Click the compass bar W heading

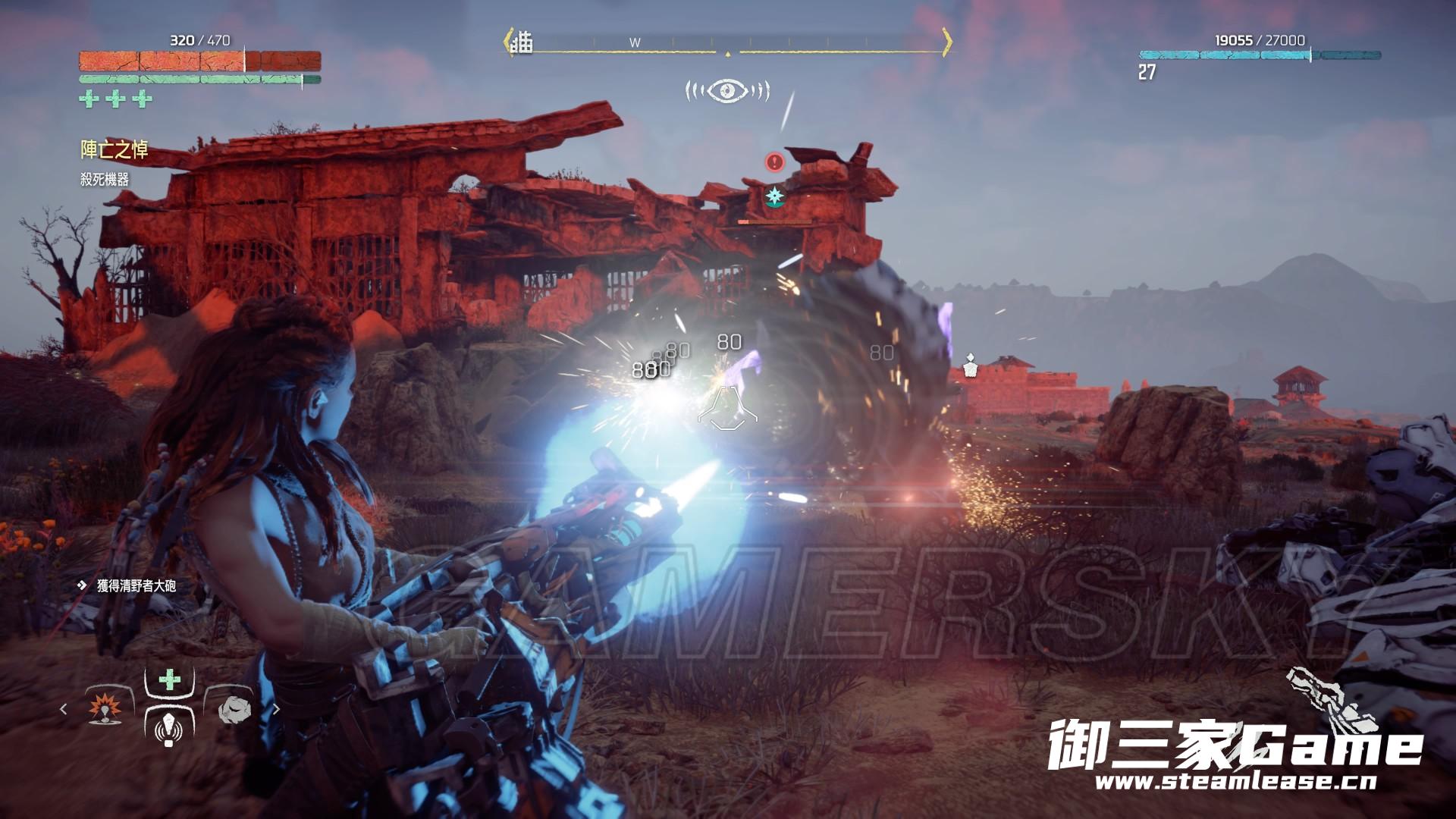635,43
